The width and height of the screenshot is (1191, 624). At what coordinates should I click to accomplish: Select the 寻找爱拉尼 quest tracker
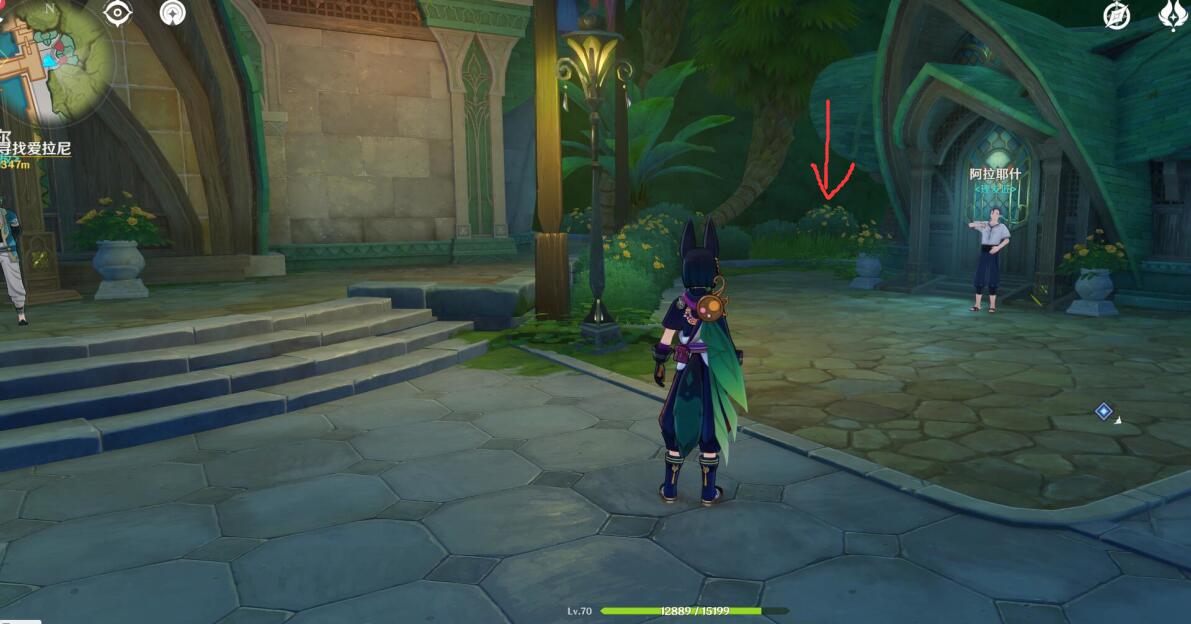(35, 148)
